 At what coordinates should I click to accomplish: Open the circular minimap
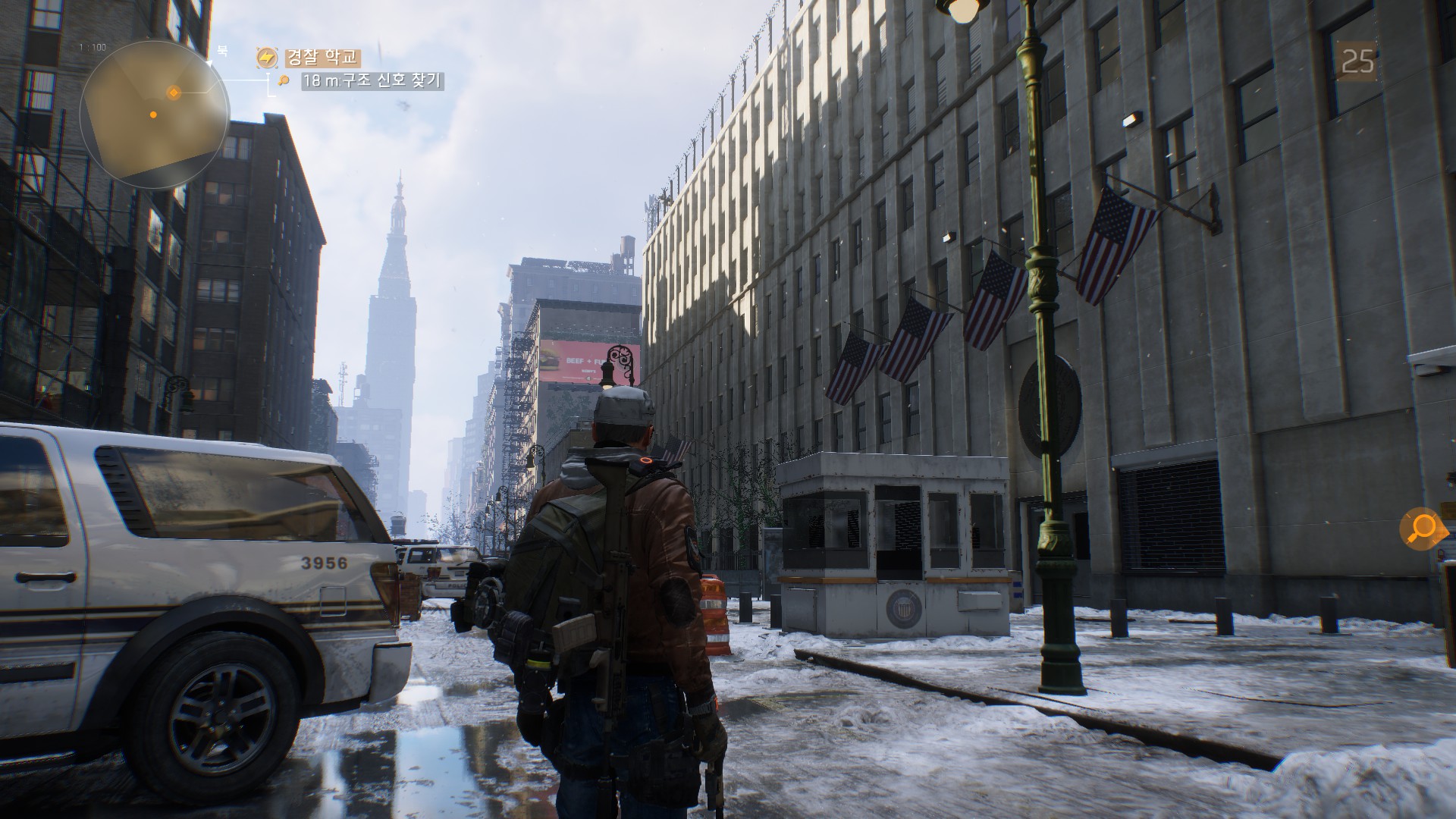coord(154,114)
